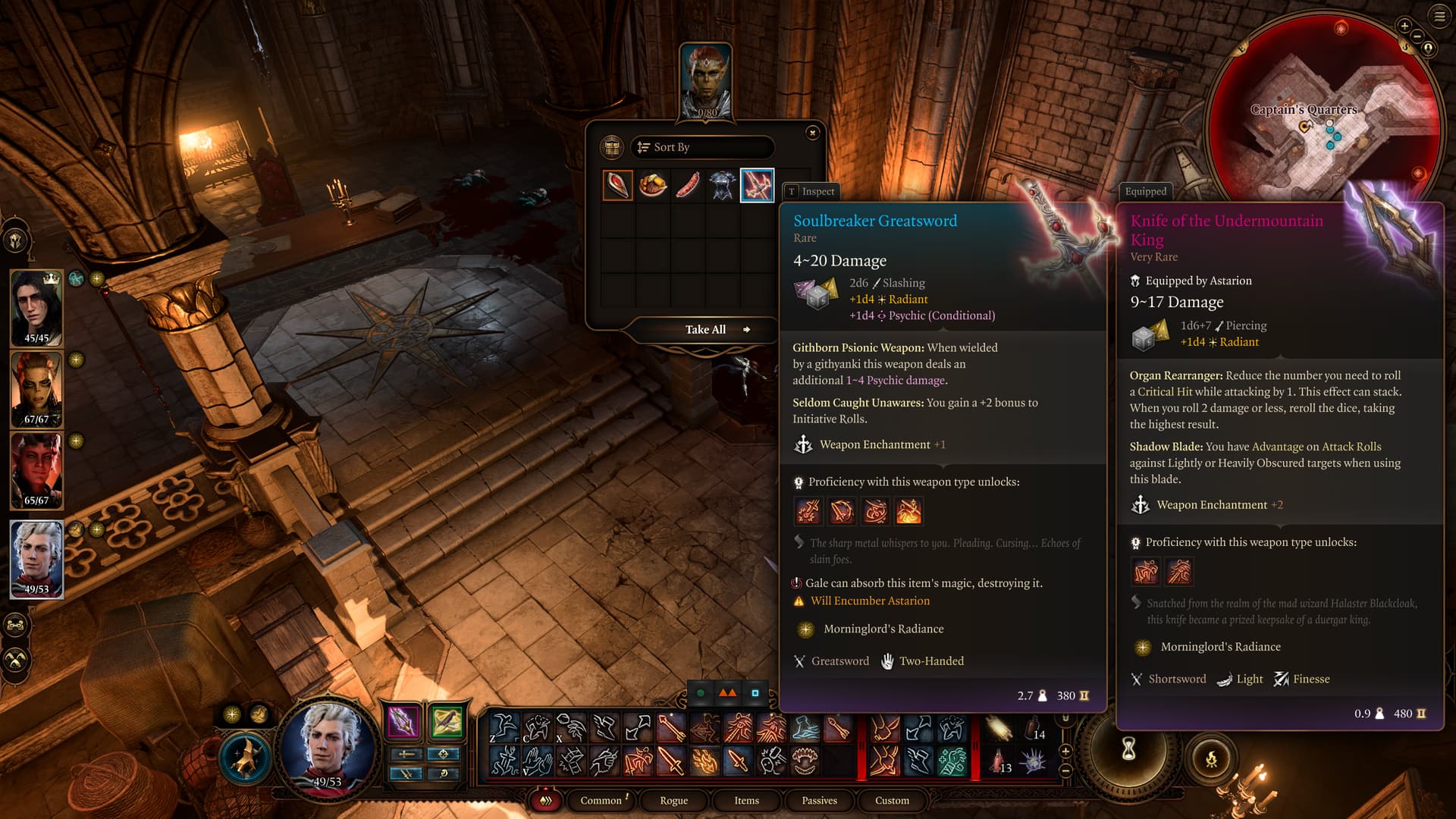Open the main menu hamburger button
1456x819 pixels.
pos(1439,17)
